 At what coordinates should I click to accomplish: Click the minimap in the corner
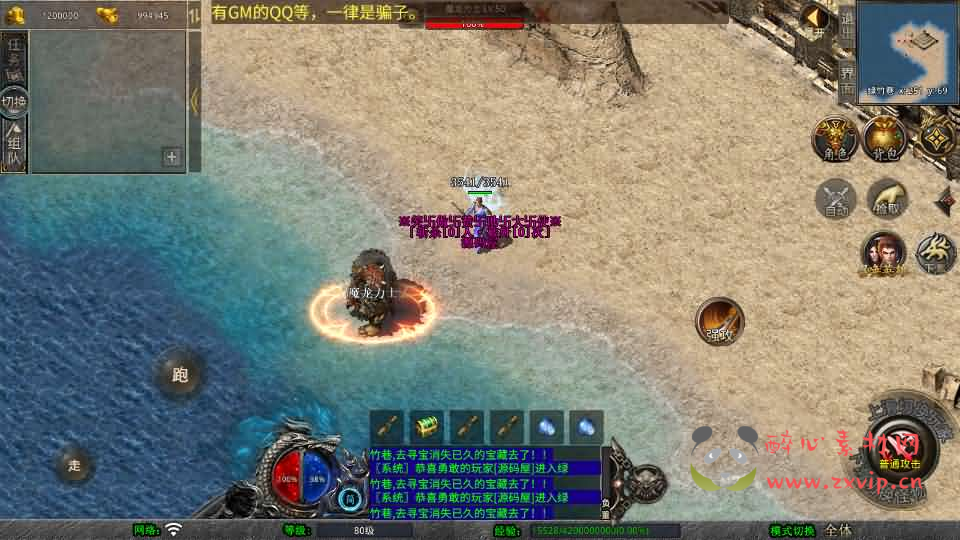[x=907, y=48]
